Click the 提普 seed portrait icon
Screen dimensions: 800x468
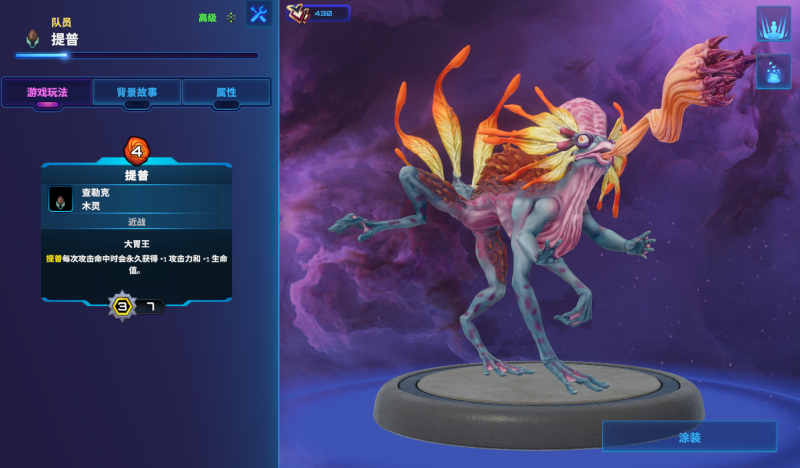point(34,38)
